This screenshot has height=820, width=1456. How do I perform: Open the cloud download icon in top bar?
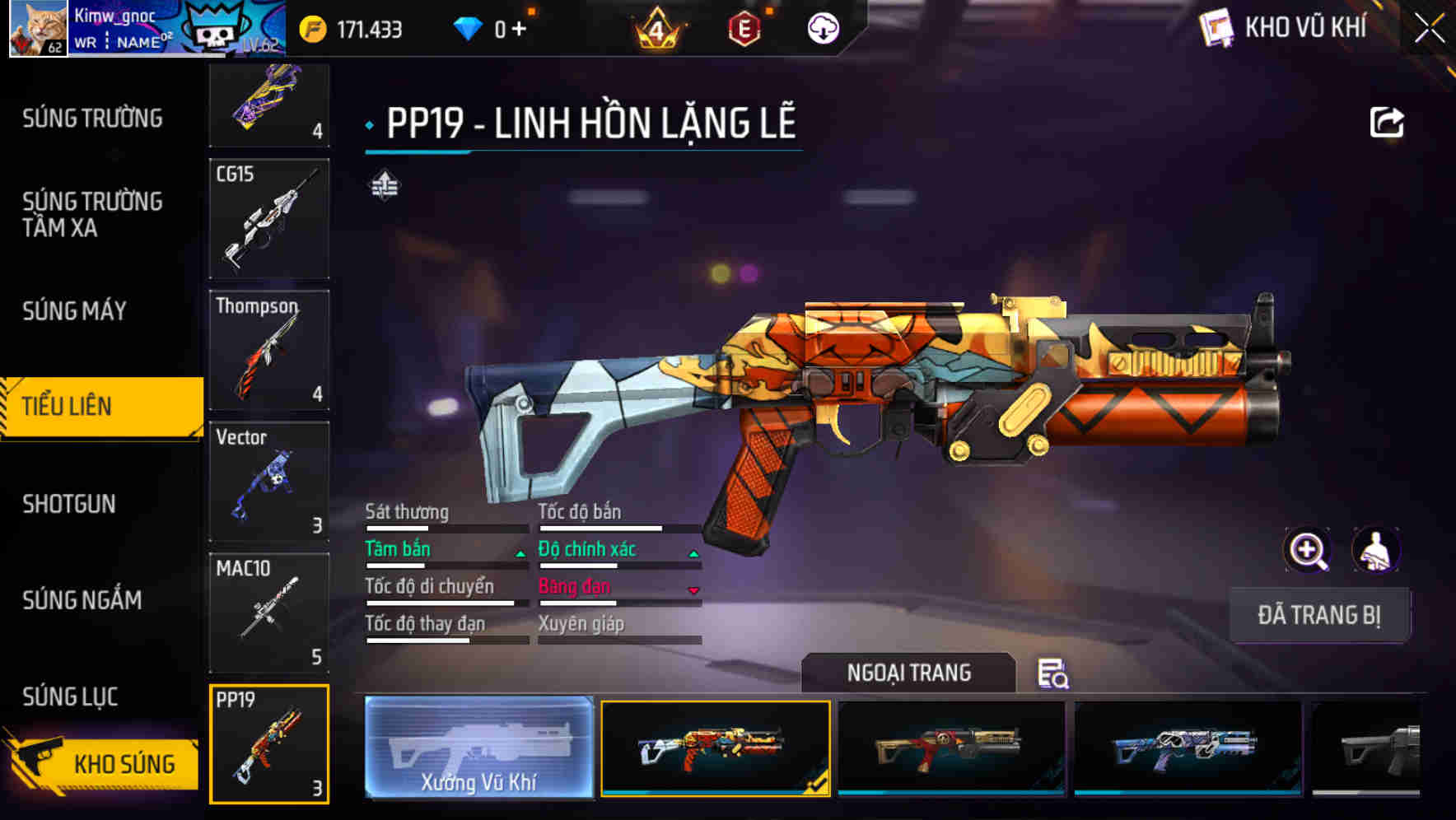tap(823, 27)
